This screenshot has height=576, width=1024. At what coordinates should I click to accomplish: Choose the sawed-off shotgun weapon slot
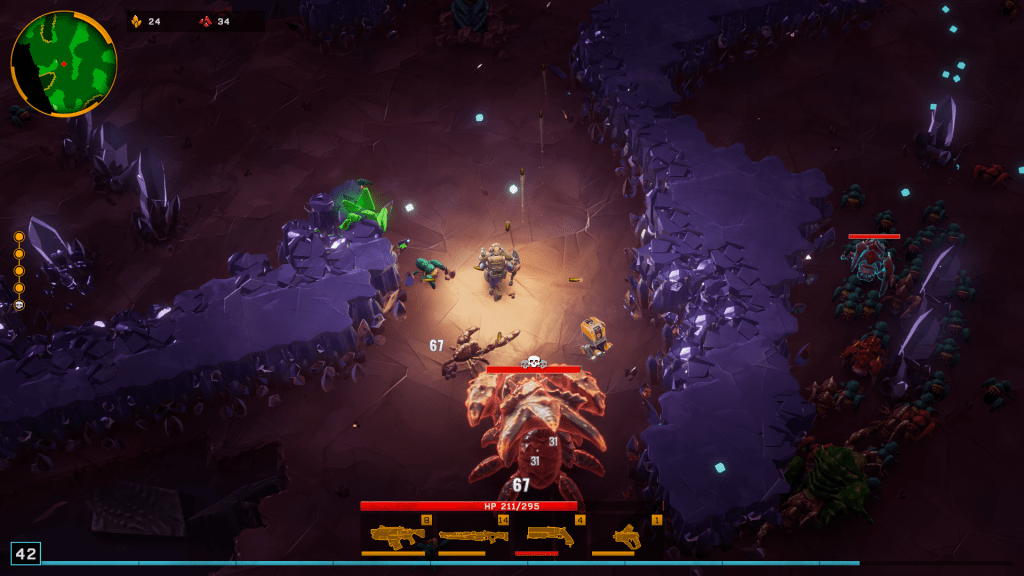(x=549, y=535)
